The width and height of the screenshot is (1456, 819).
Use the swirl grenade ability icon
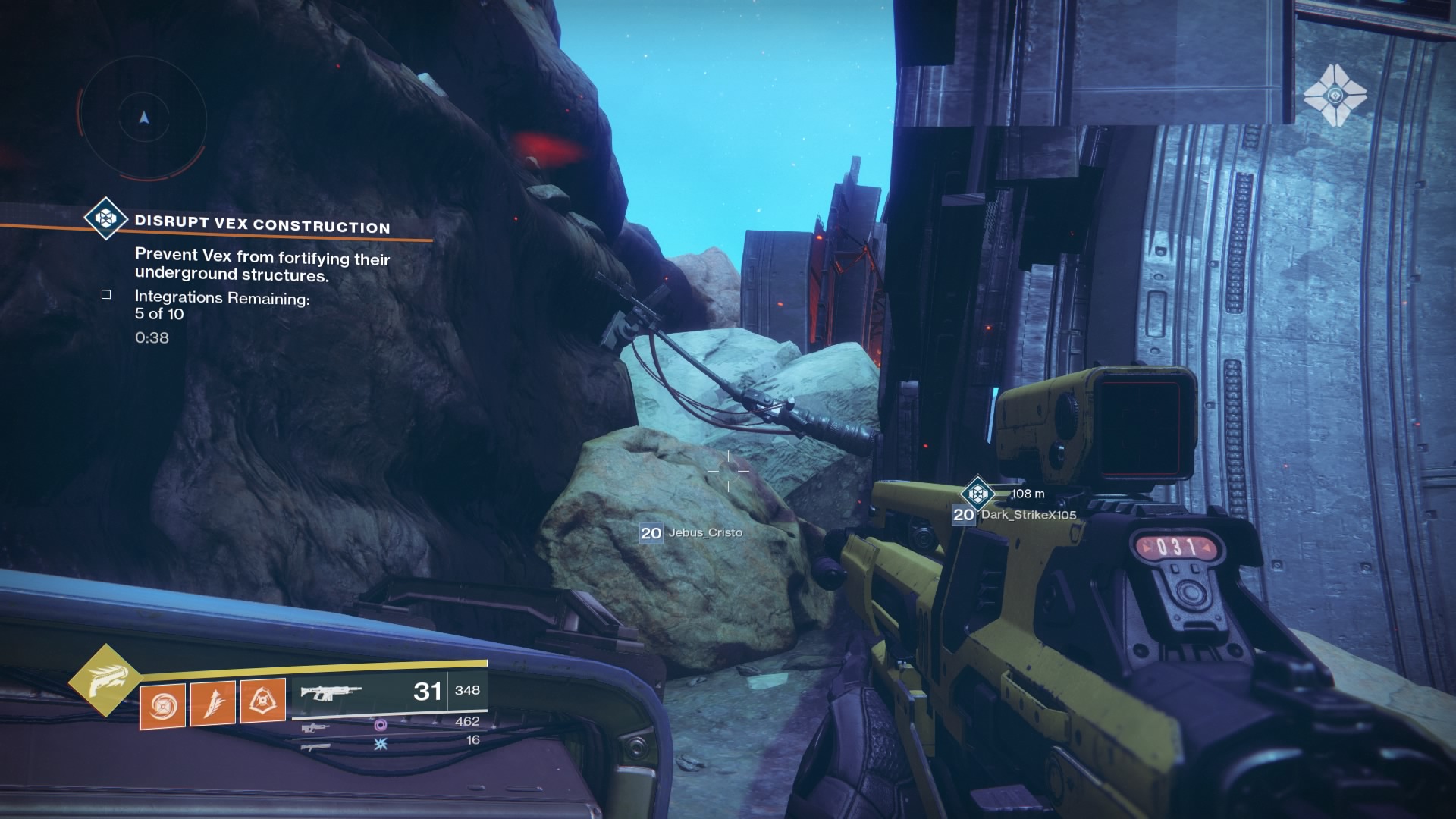click(x=163, y=706)
